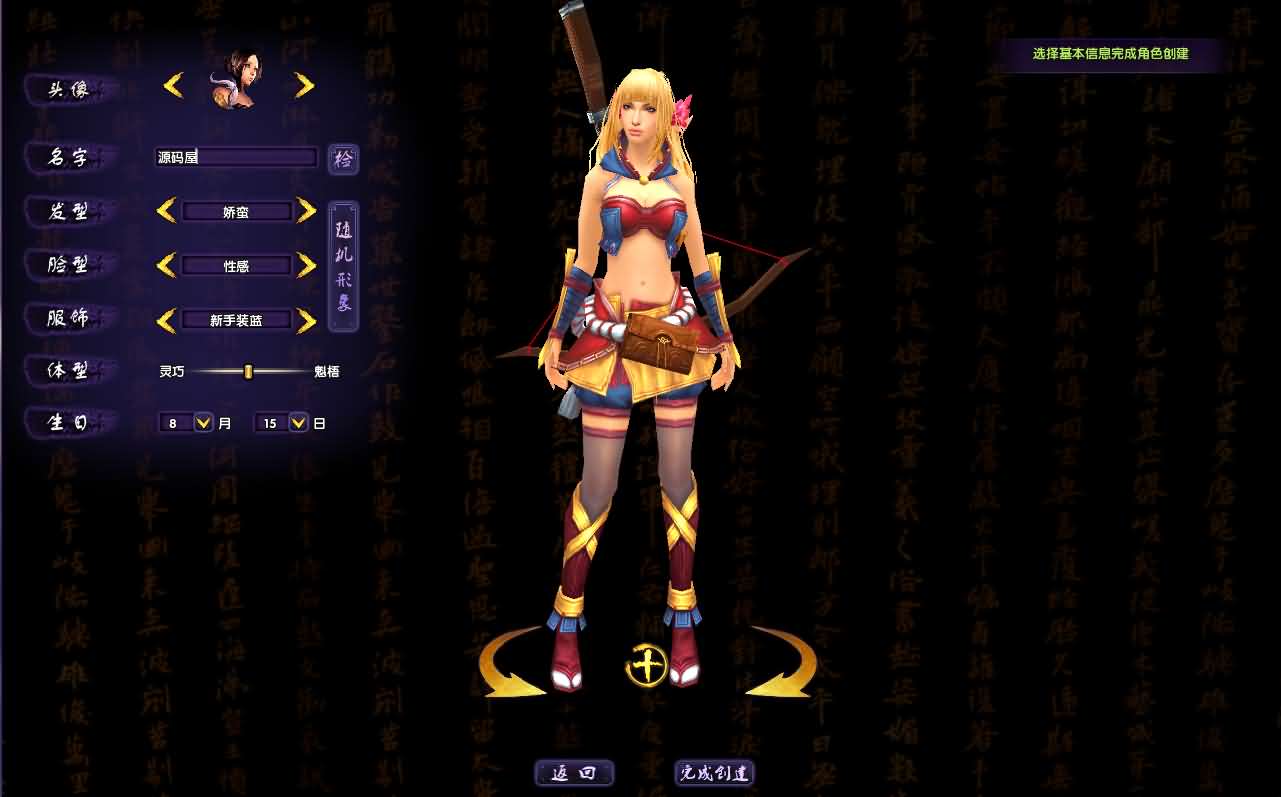Screen dimensions: 1281x797
Task: Select the 服饰 section label
Action: [67, 317]
